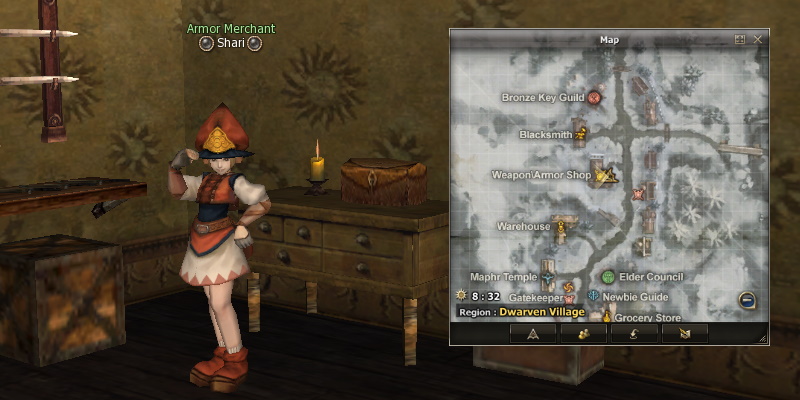Click the Elder Council green marker
Screen dimensions: 800x400
(608, 277)
